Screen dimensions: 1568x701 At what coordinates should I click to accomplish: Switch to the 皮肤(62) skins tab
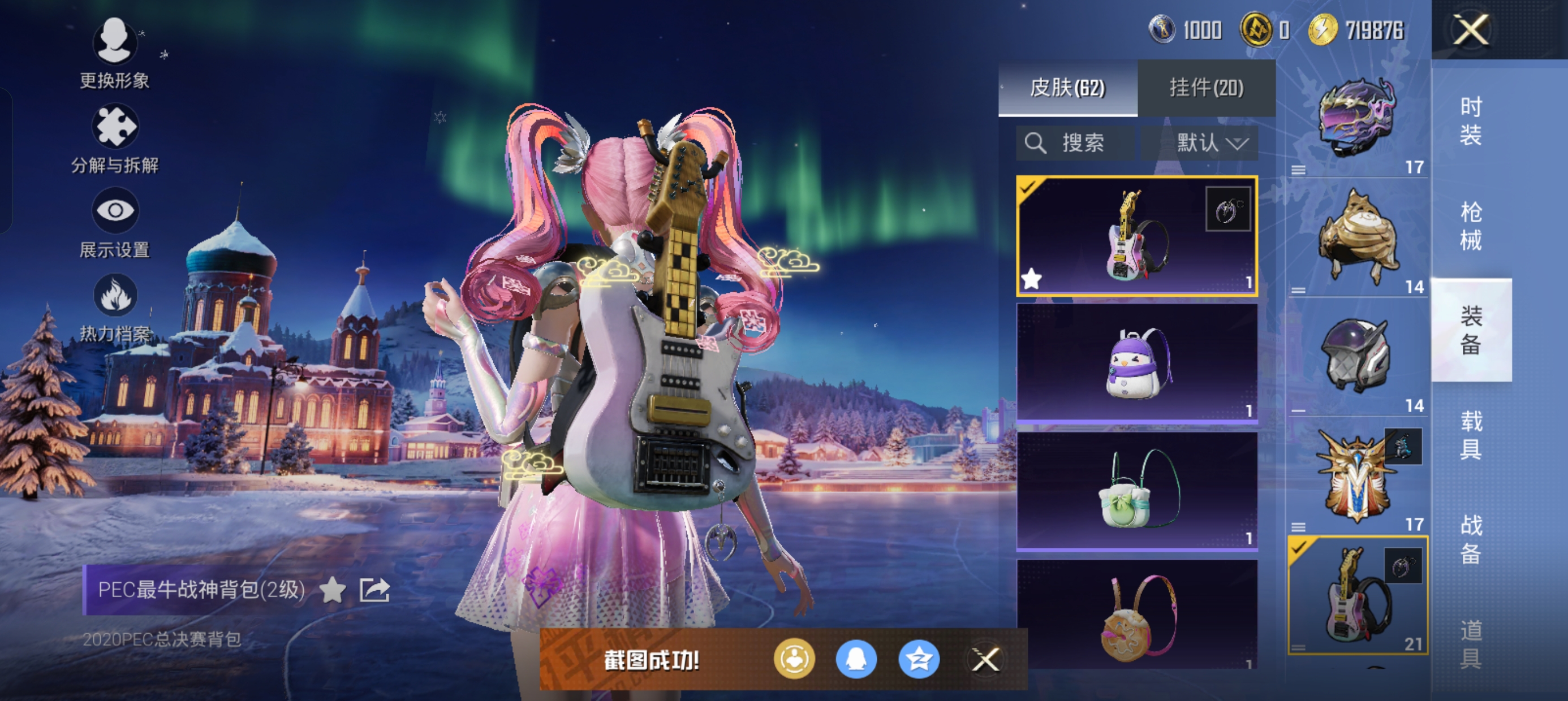[1067, 88]
